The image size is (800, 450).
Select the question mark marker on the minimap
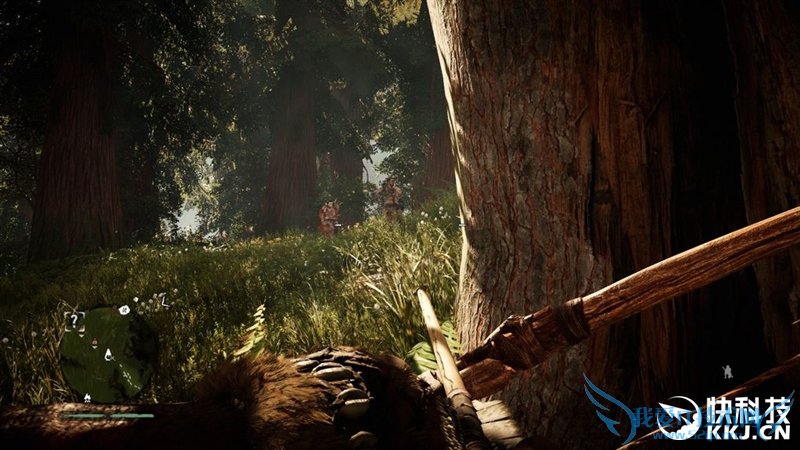point(72,320)
